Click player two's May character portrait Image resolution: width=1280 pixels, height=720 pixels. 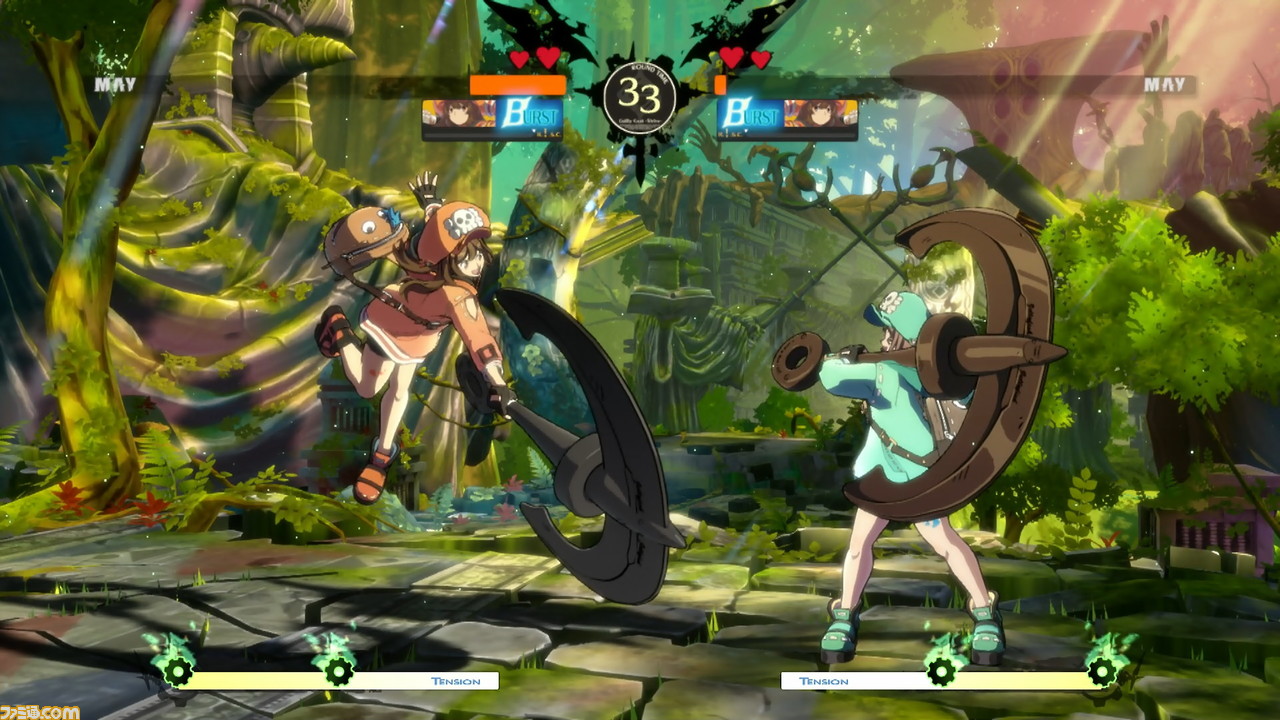point(821,115)
